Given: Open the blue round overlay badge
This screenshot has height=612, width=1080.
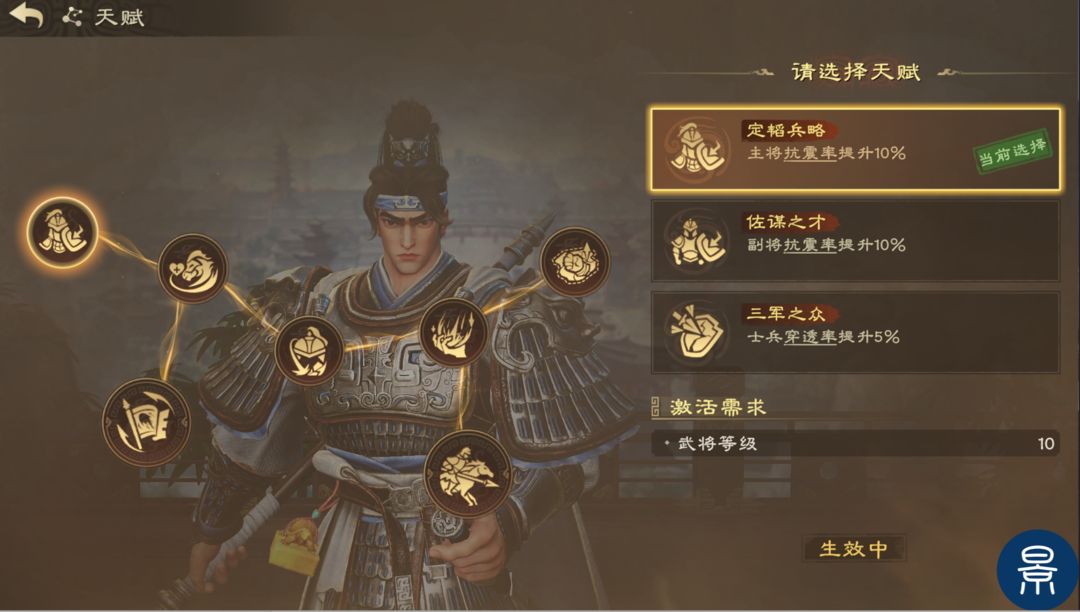Looking at the screenshot, I should point(1037,570).
